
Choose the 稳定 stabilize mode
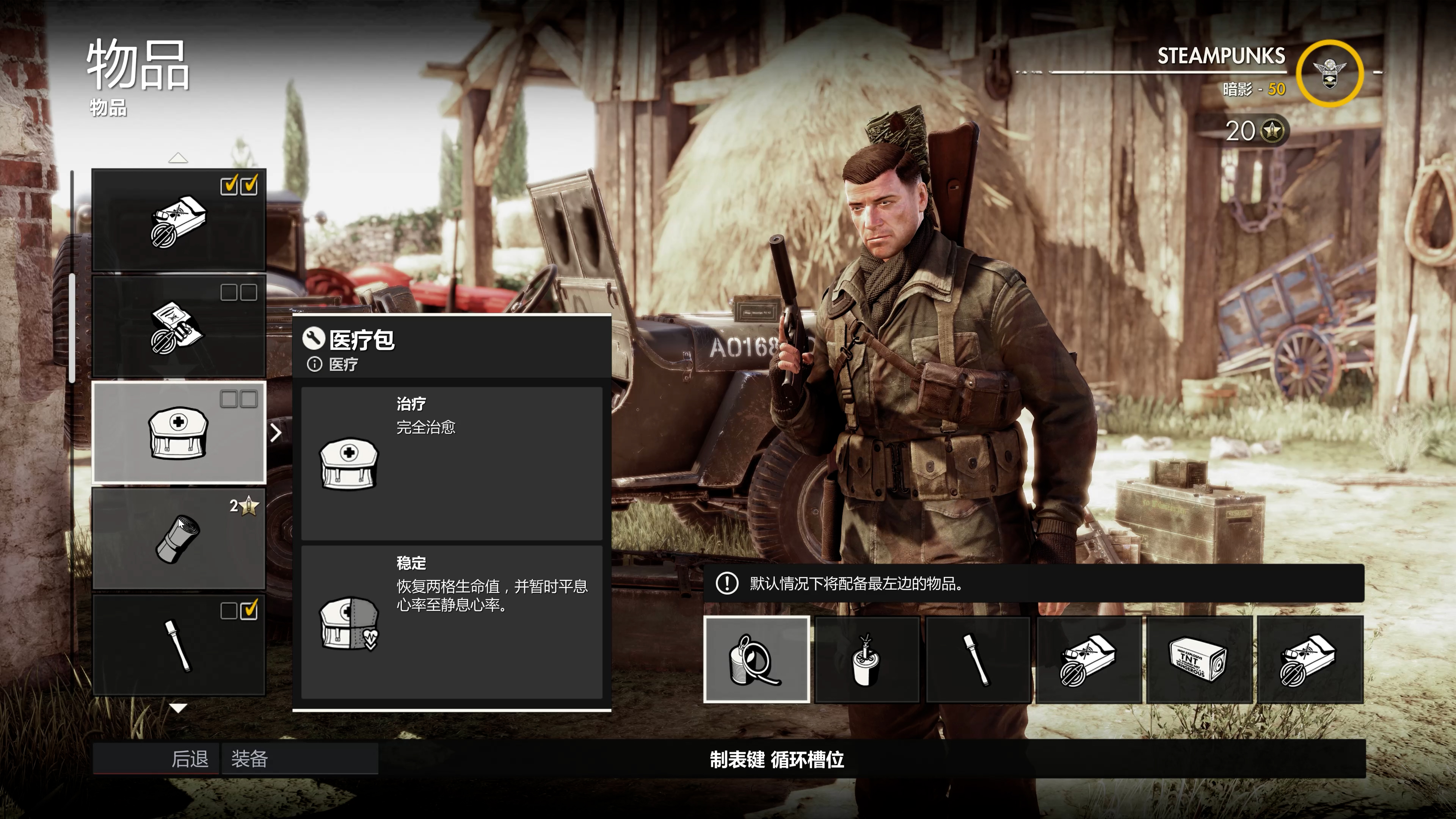451,622
